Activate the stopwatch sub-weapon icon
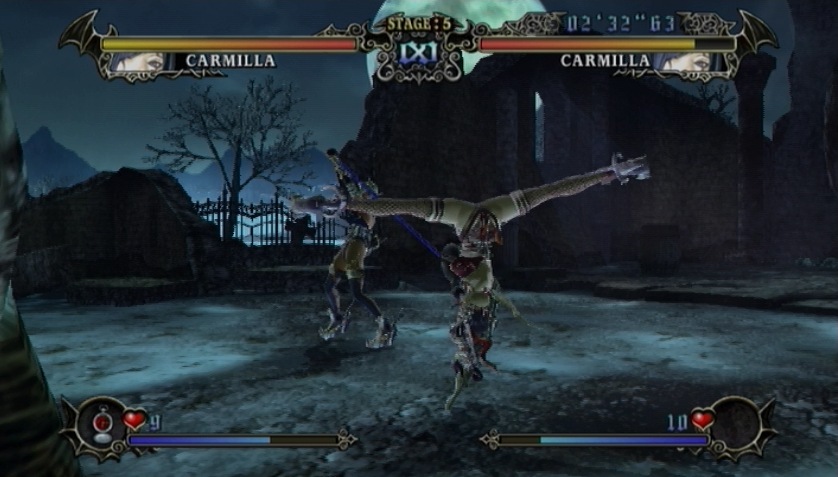The image size is (838, 477). click(101, 424)
